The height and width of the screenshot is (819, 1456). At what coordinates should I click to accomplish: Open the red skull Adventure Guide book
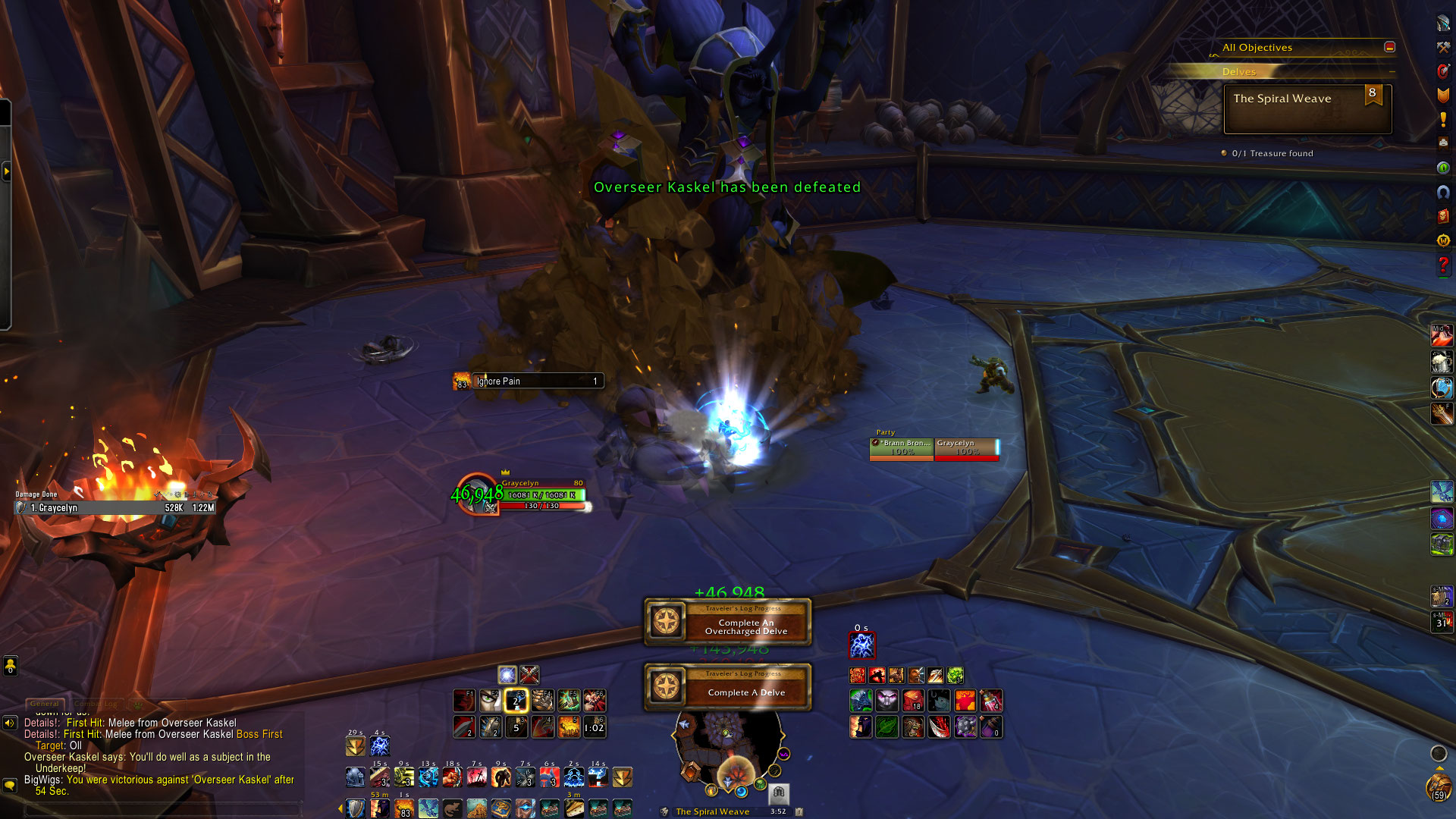click(1443, 216)
